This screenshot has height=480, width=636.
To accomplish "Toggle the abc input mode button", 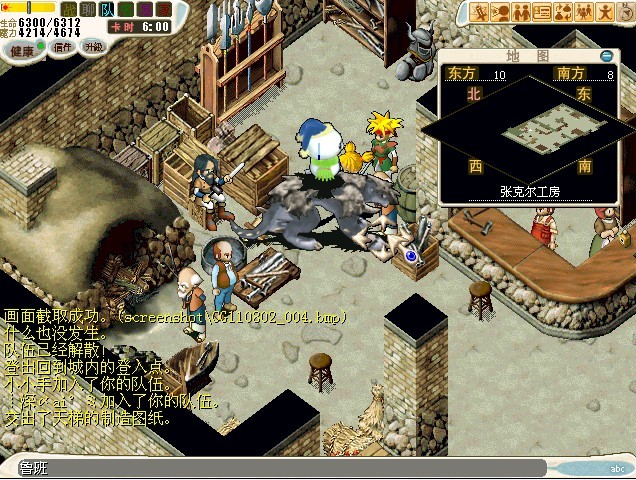I will (616, 468).
